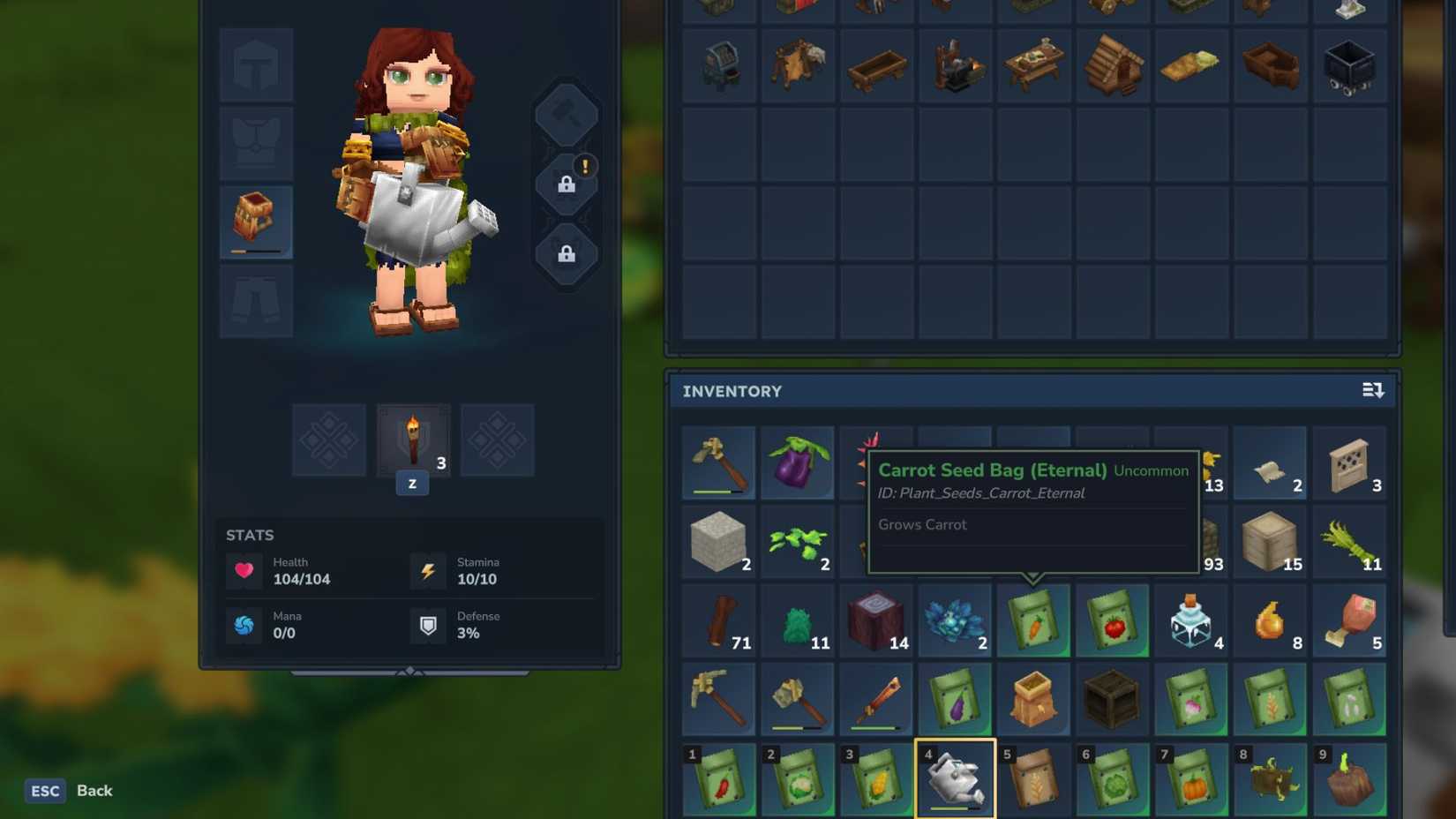Click the Defense shield icon in Stats

428,625
